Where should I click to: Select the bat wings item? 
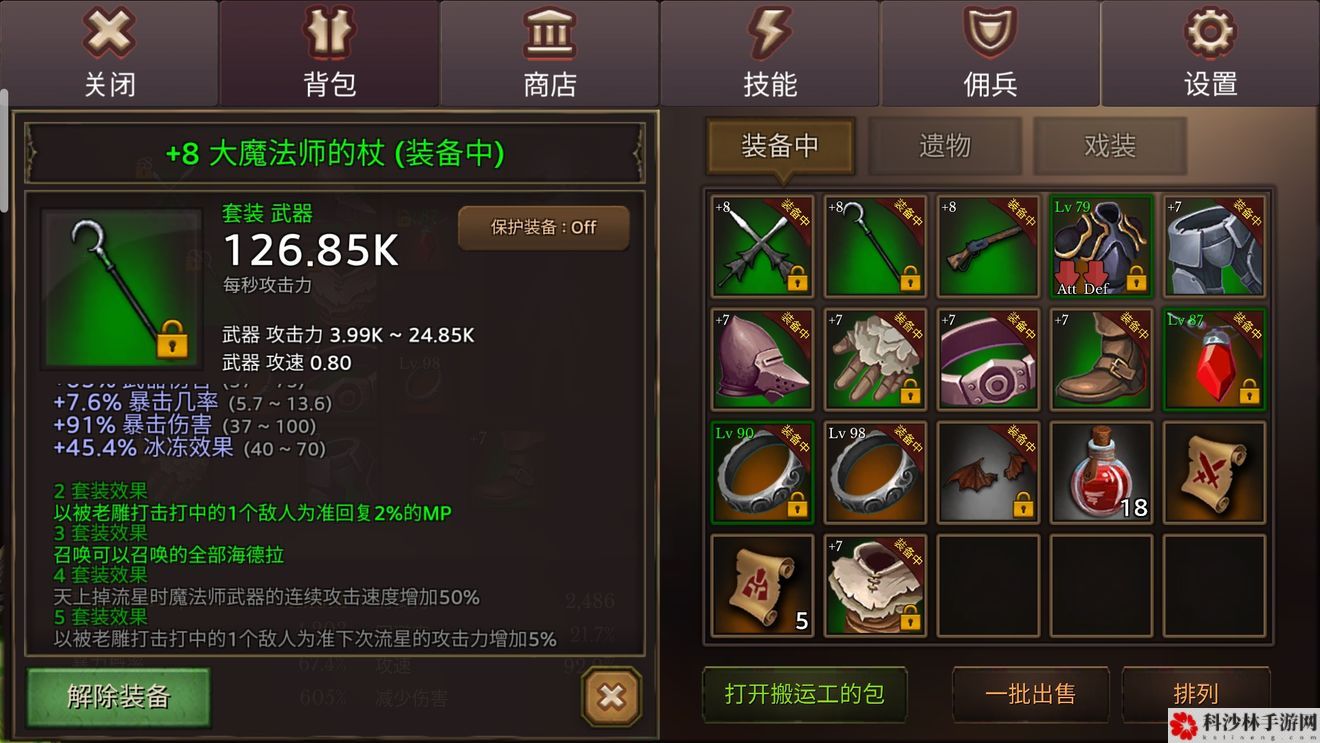(988, 473)
